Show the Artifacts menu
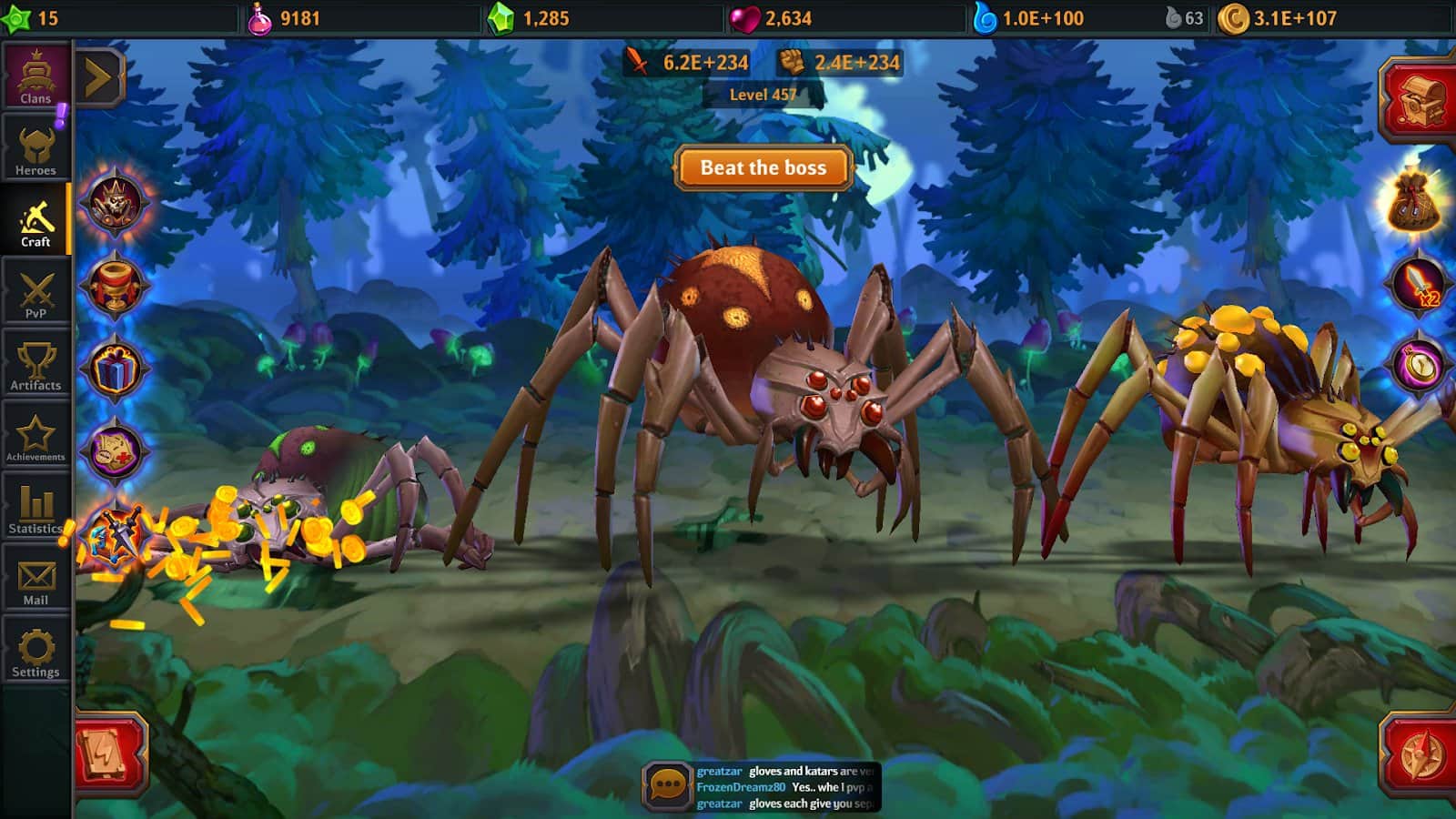Screen dimensions: 1456x819 (35, 365)
